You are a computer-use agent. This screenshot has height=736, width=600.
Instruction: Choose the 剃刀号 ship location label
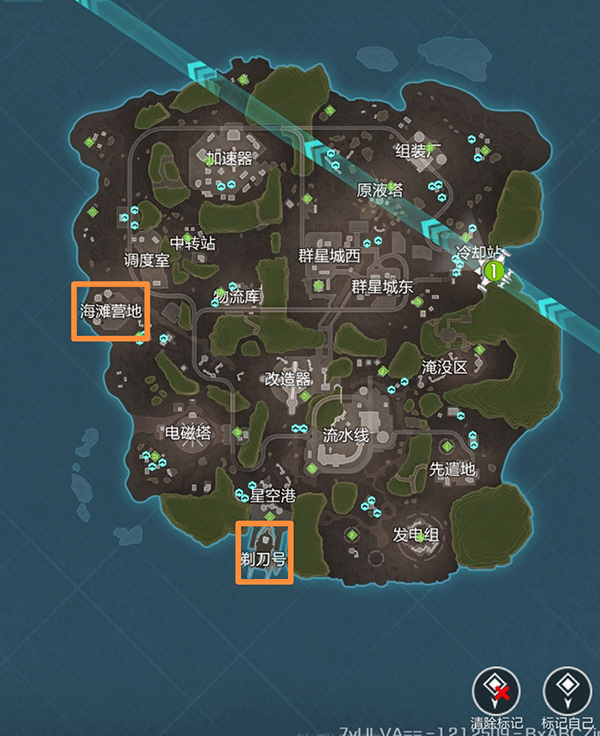tap(264, 559)
